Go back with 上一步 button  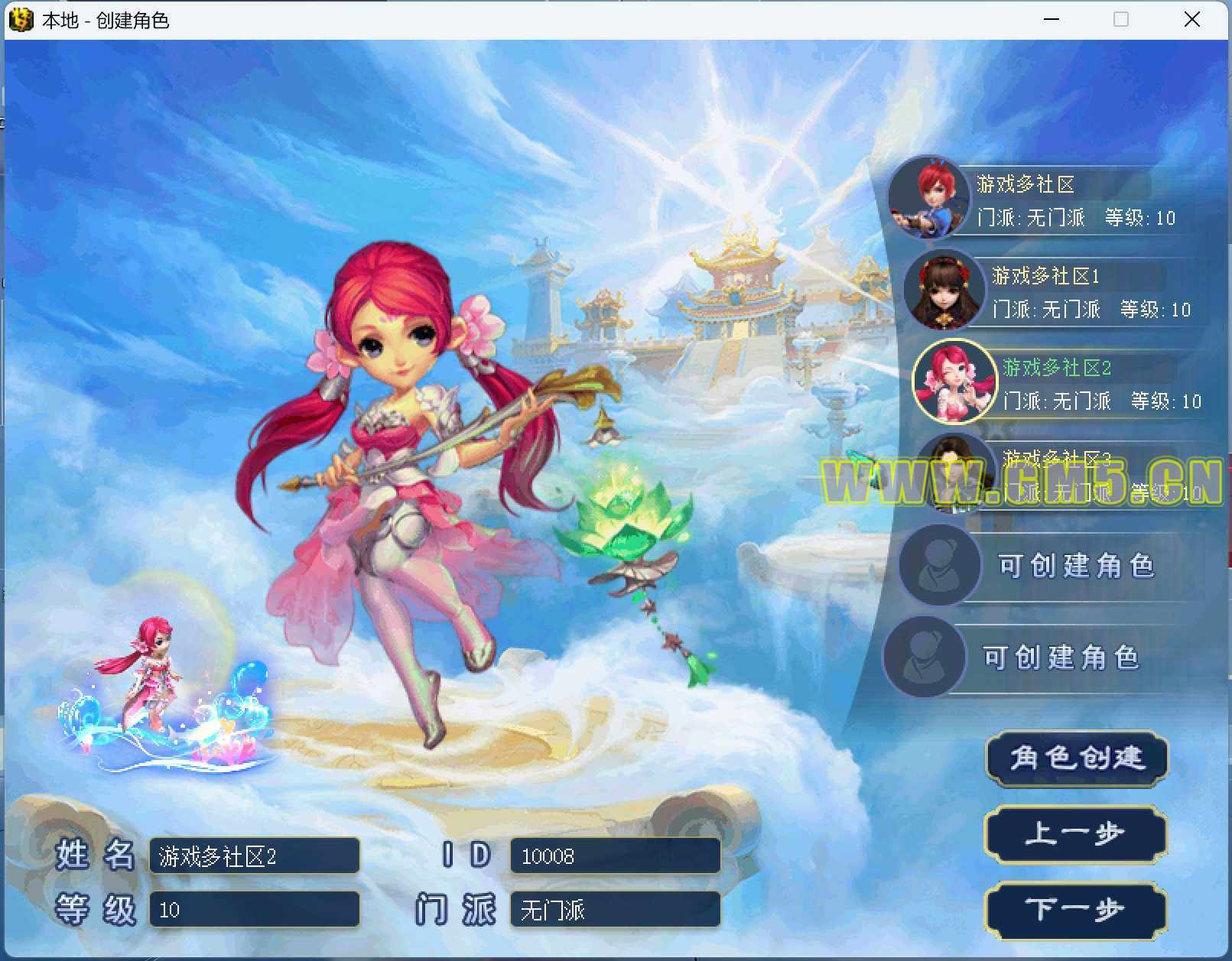[x=1075, y=833]
